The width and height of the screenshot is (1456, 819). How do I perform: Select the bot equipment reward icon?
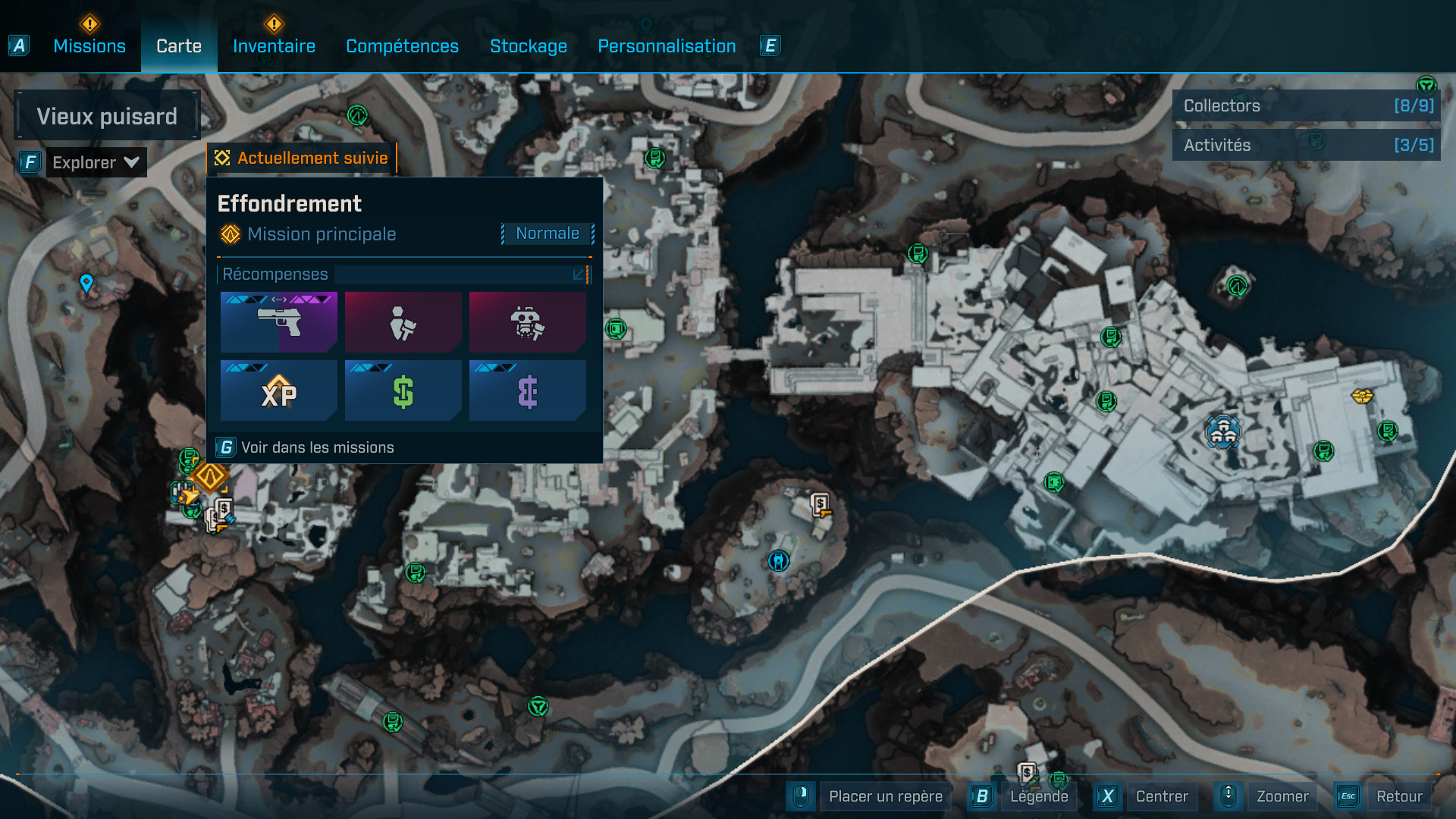point(527,322)
